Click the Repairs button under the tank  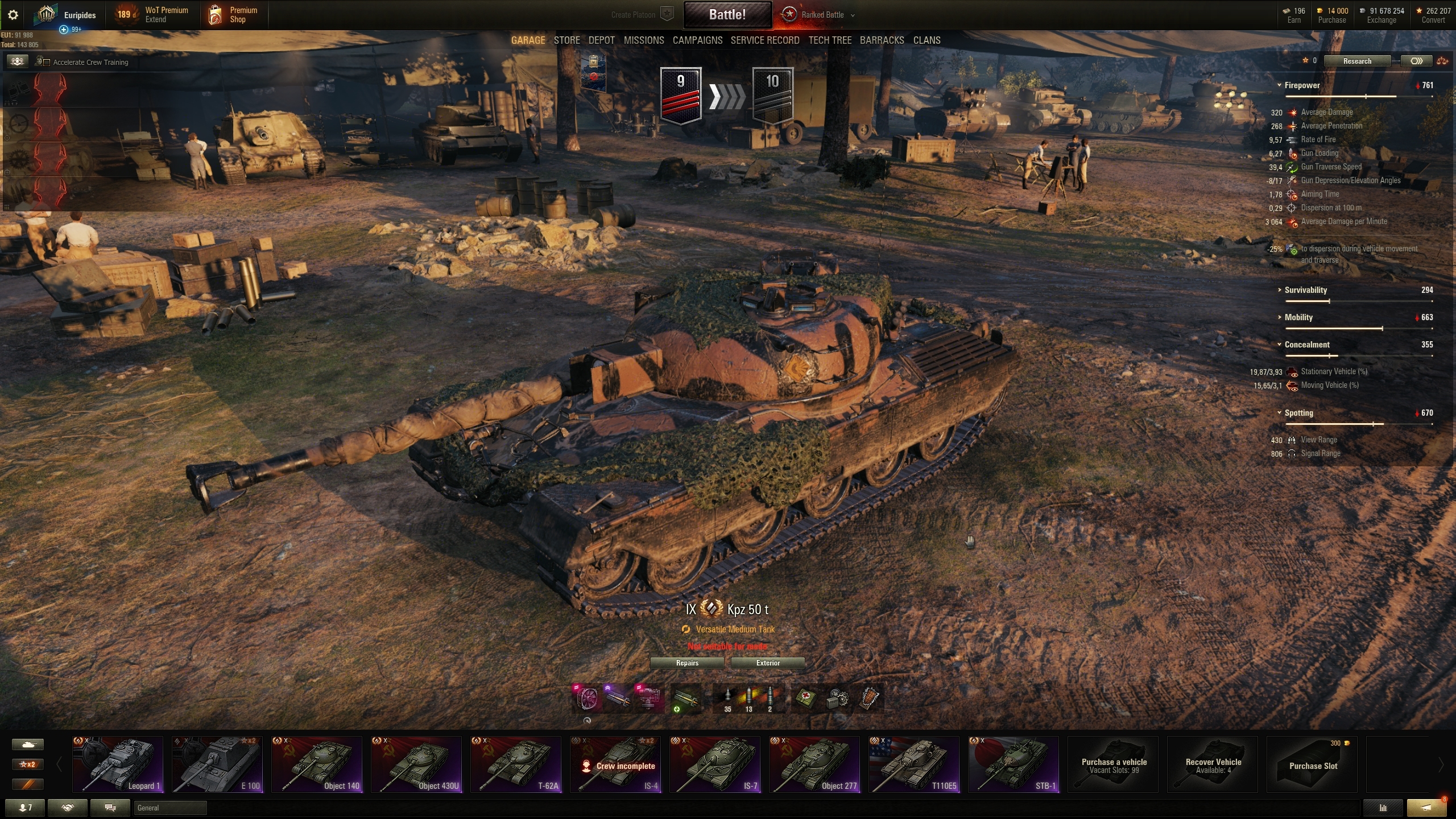(687, 663)
